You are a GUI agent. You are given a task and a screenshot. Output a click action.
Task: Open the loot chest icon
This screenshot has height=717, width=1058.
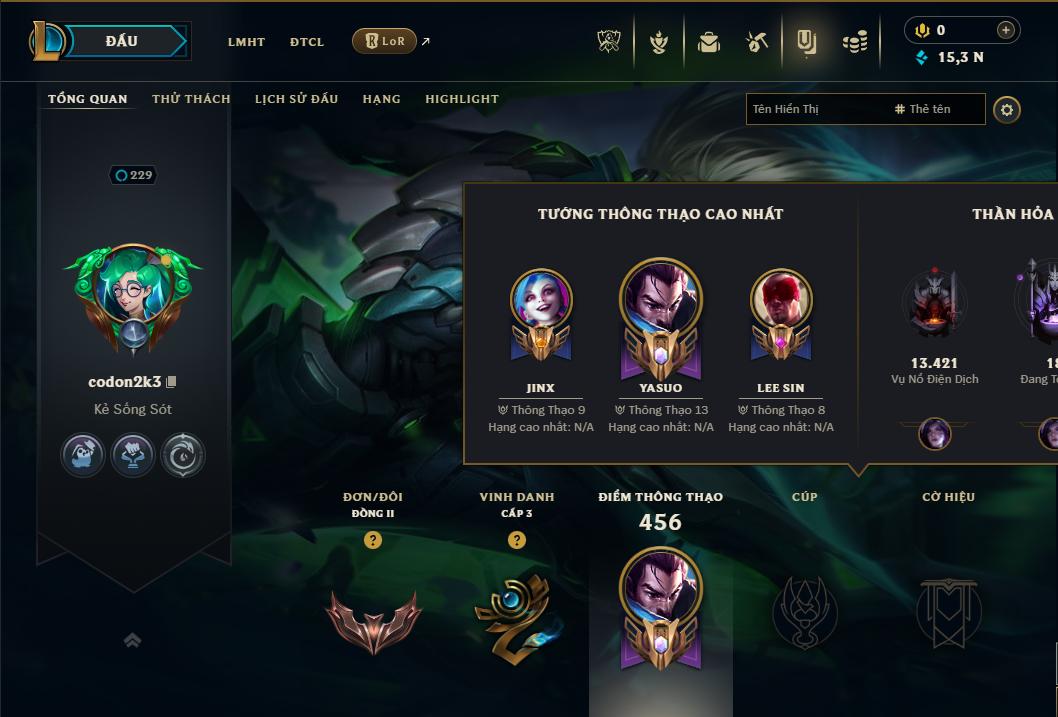(x=709, y=42)
